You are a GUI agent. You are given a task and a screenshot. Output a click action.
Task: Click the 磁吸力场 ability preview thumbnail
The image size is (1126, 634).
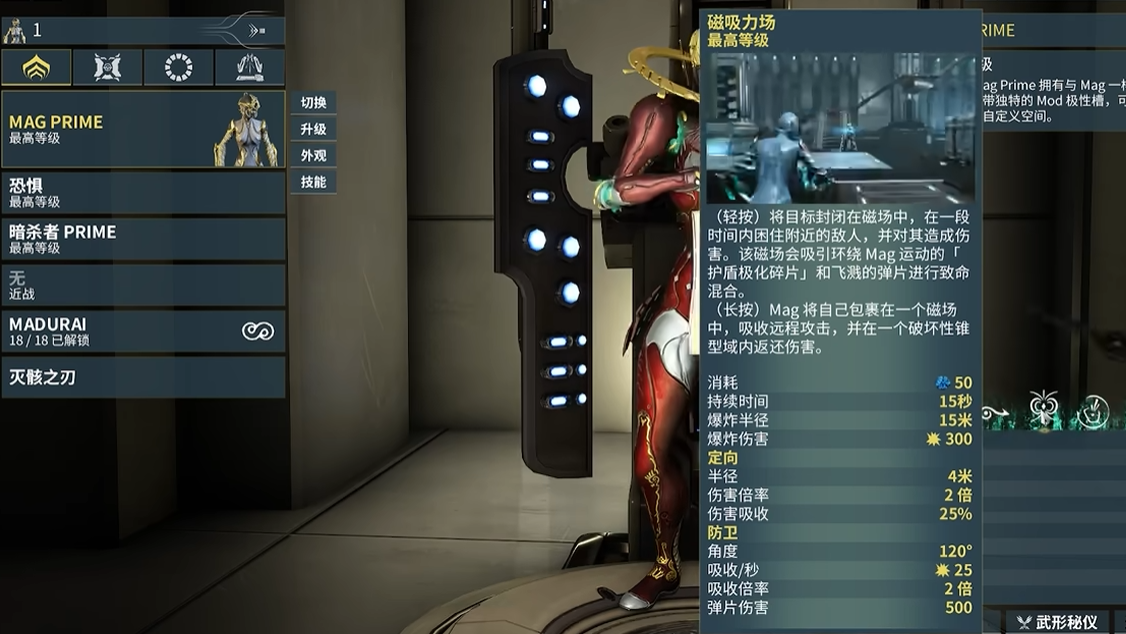click(841, 128)
